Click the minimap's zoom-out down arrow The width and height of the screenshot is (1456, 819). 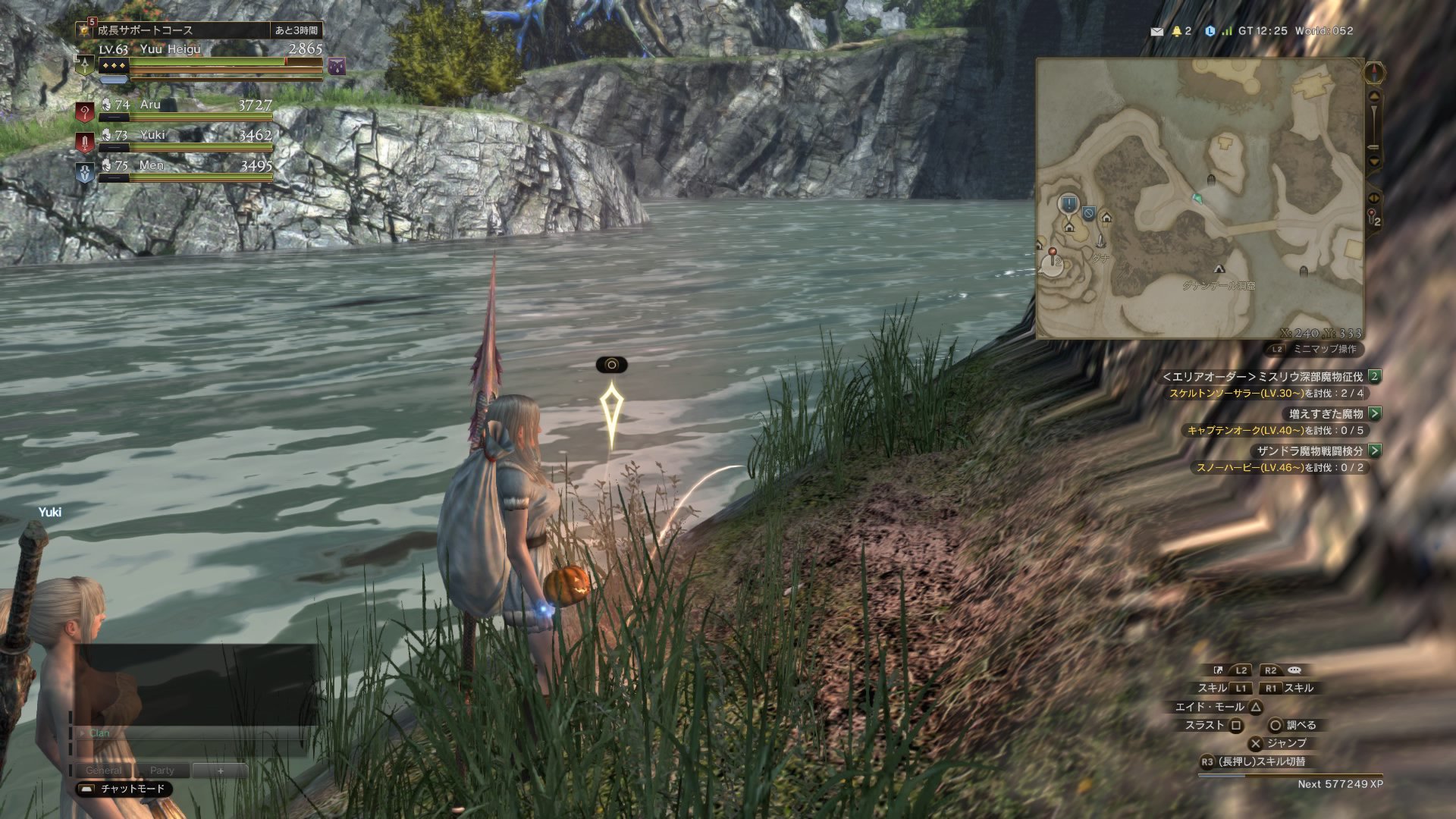click(x=1373, y=162)
